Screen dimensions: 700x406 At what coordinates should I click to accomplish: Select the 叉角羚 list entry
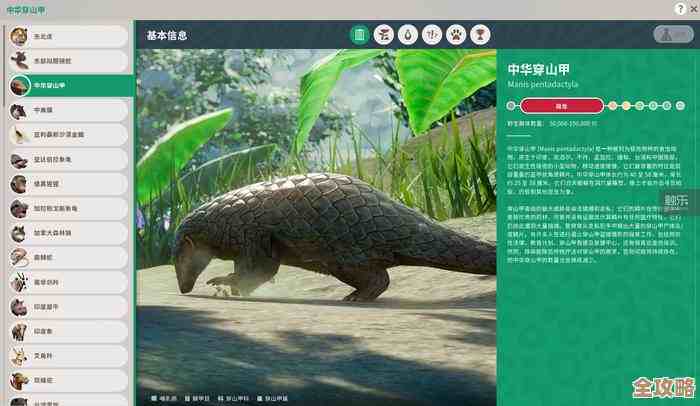[x=68, y=356]
